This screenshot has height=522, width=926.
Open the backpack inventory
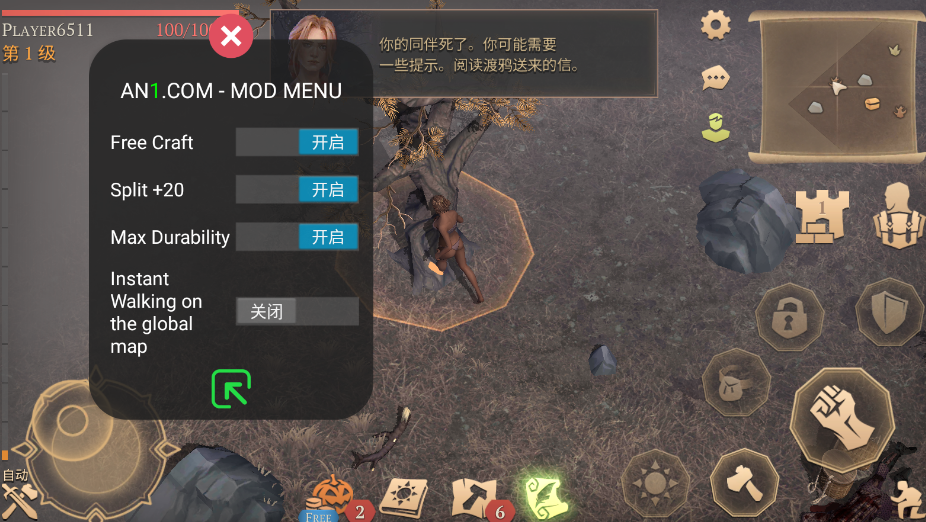(x=896, y=214)
